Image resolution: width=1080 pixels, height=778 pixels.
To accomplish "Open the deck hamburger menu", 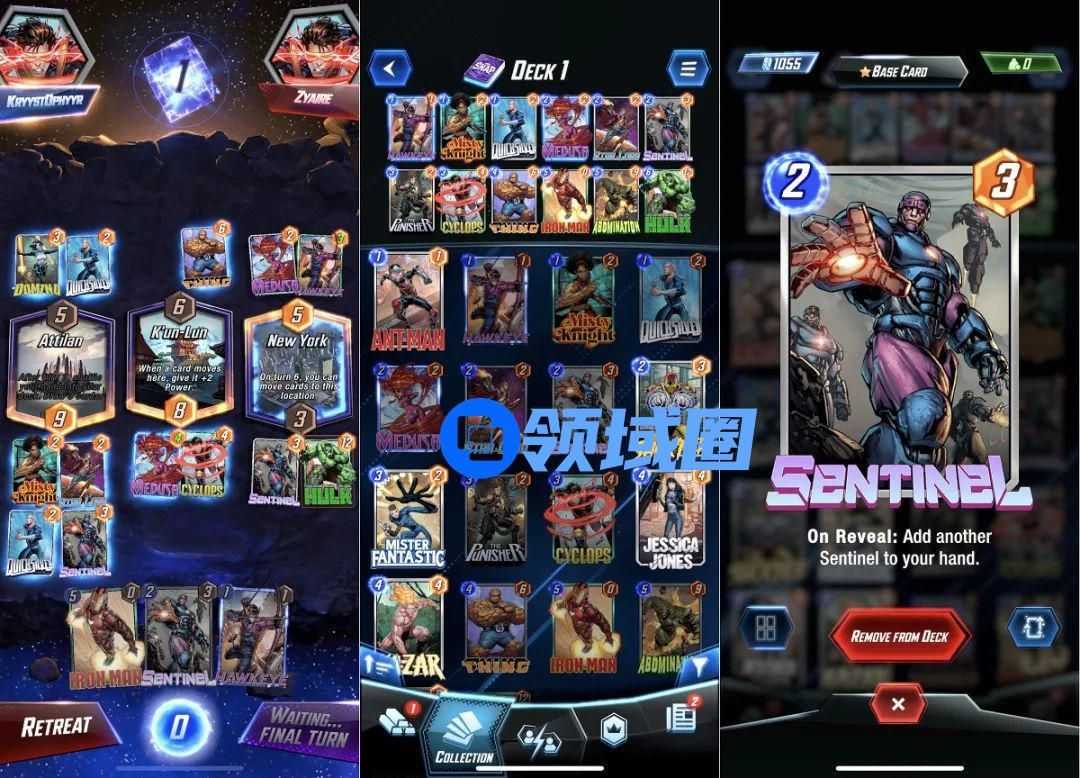I will [x=687, y=69].
